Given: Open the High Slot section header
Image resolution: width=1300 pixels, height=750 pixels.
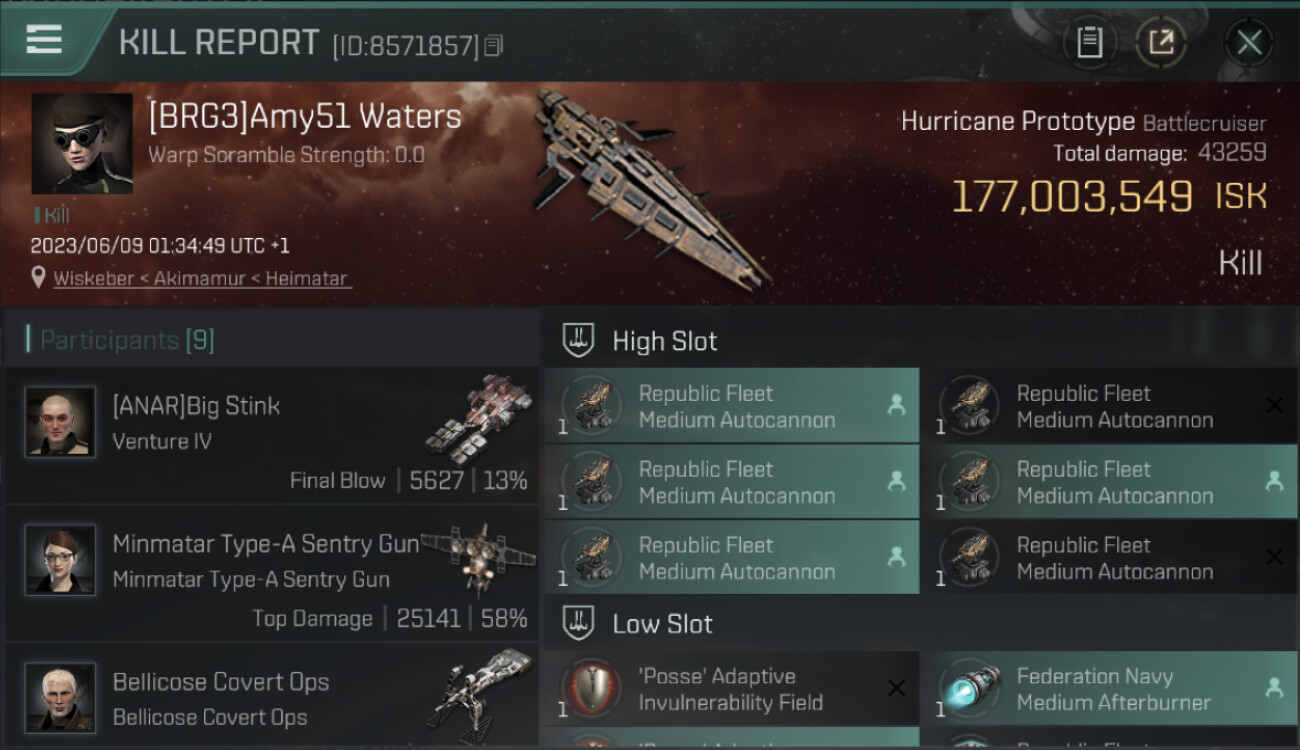Looking at the screenshot, I should click(665, 341).
